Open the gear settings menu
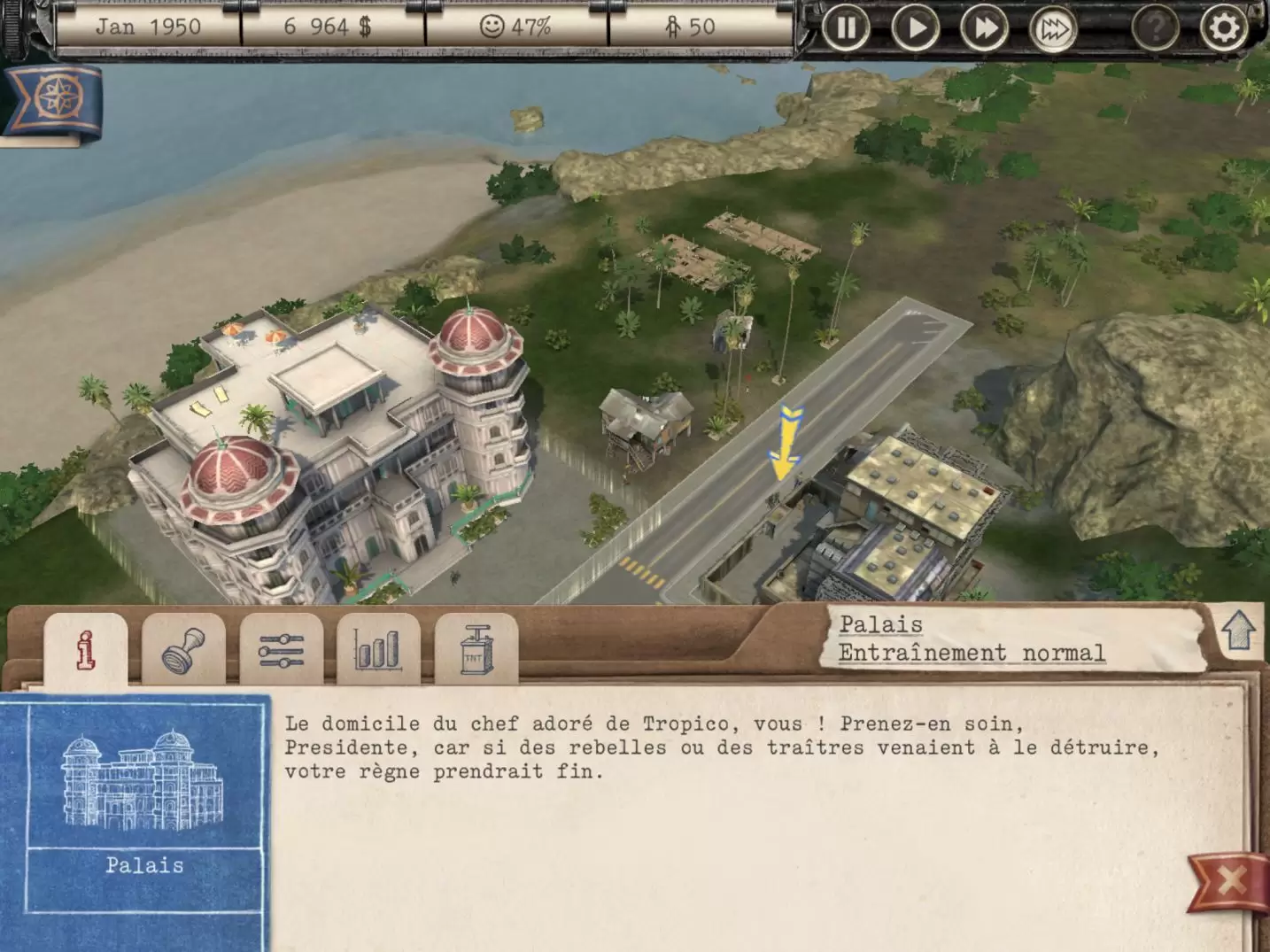The height and width of the screenshot is (952, 1270). 1224,28
